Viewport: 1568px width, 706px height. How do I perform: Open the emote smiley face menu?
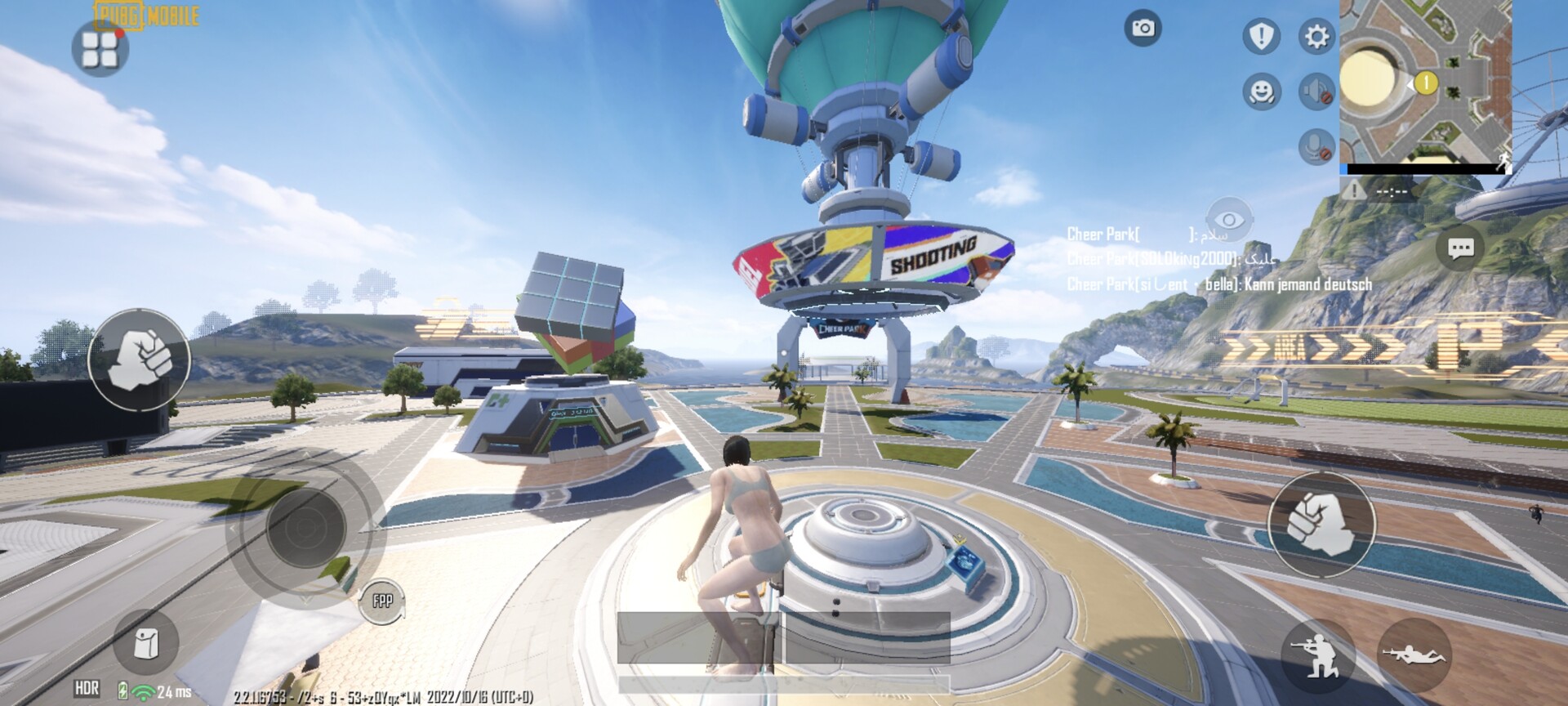[x=1261, y=92]
